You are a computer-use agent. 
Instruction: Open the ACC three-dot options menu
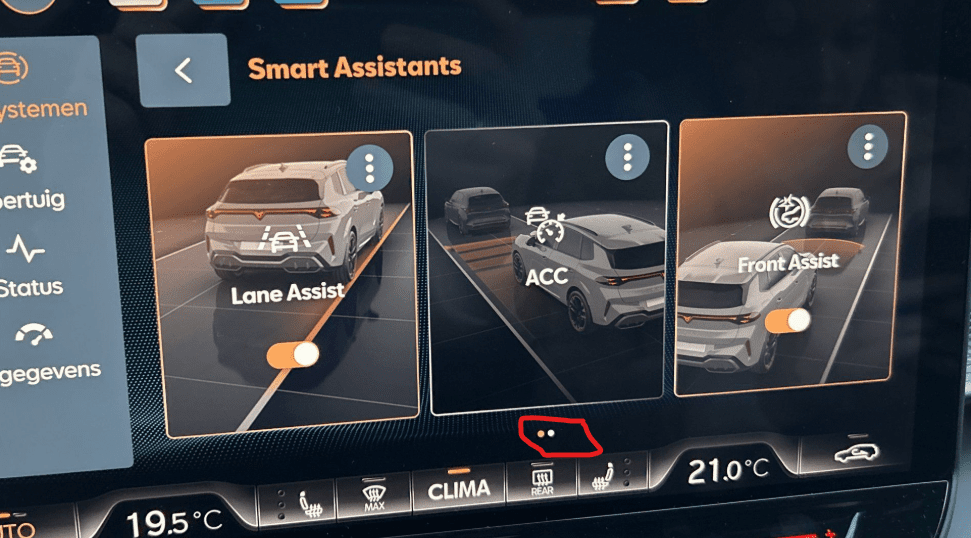click(627, 156)
